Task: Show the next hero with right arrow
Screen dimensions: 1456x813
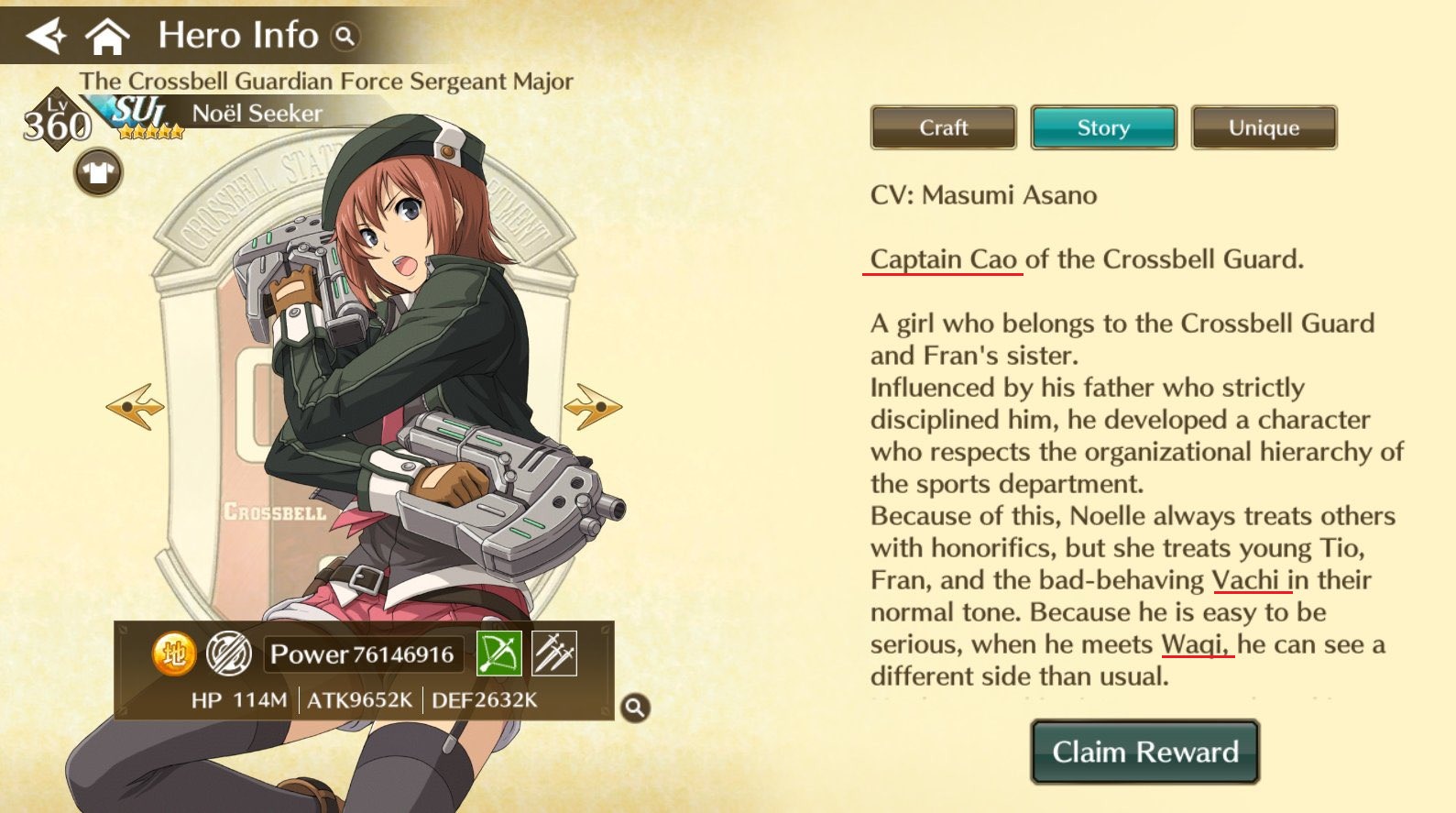Action: pos(593,406)
